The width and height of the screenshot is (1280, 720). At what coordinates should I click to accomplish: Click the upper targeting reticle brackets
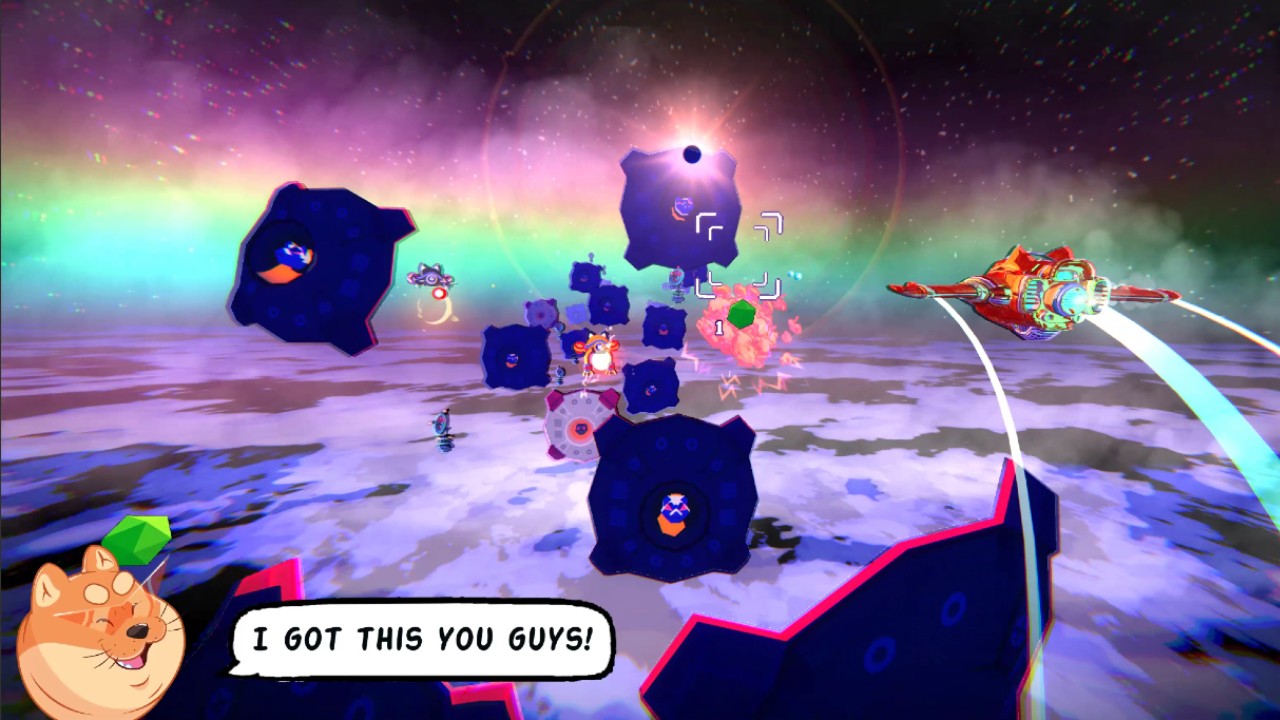pos(742,224)
